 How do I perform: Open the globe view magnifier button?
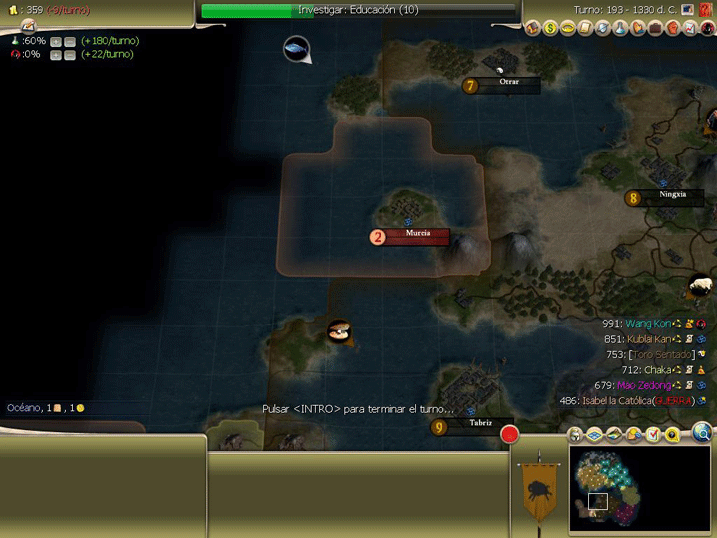coord(702,432)
